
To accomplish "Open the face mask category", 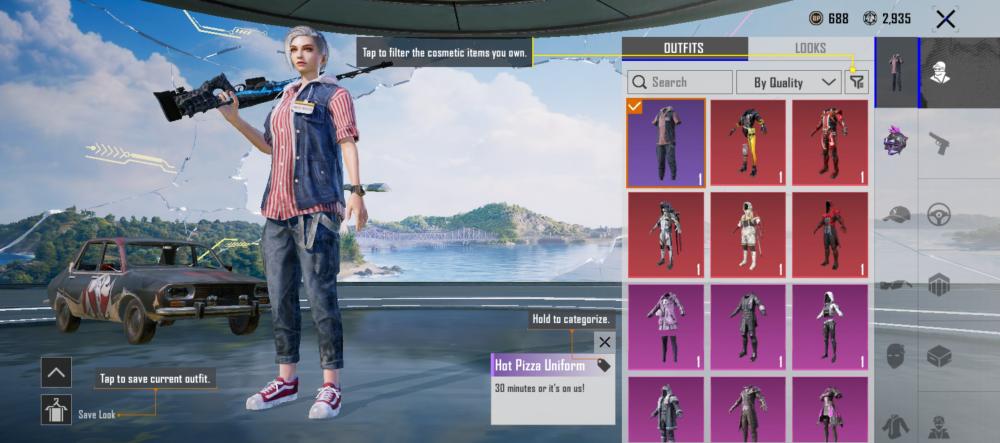I will click(x=897, y=355).
